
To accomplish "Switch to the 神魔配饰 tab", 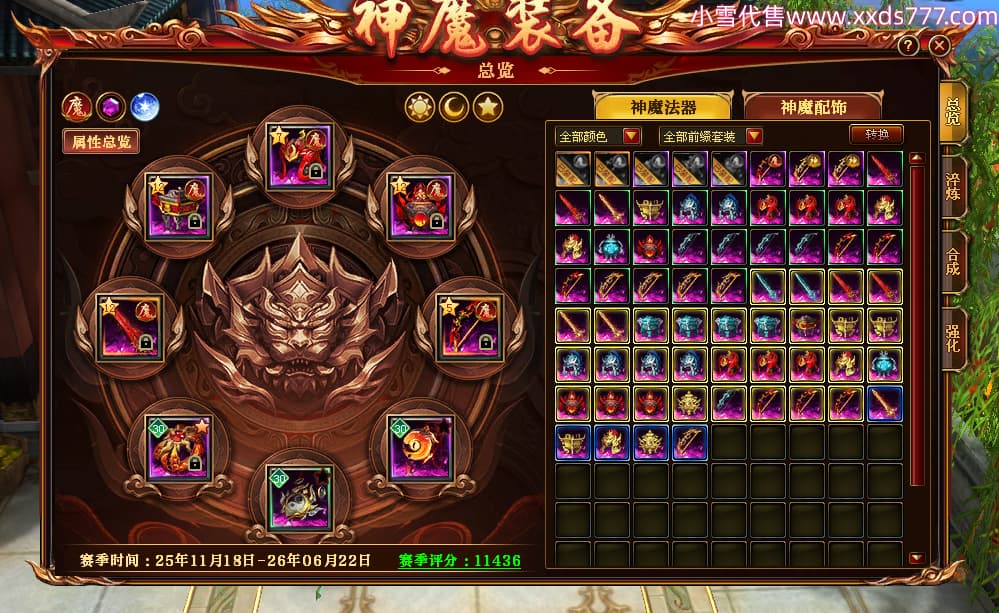I will tap(810, 107).
